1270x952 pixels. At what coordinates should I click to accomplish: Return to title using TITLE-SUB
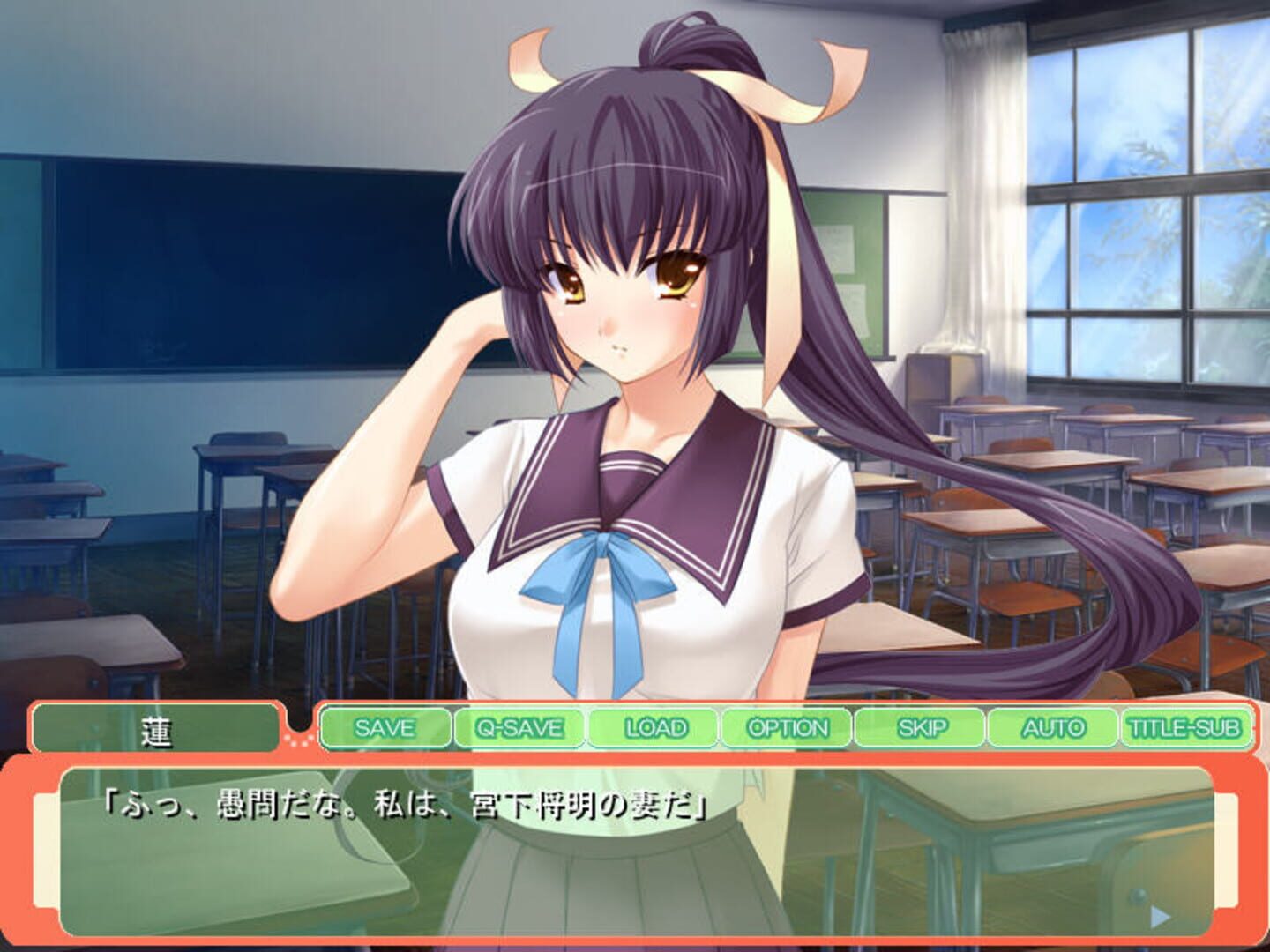click(1186, 728)
